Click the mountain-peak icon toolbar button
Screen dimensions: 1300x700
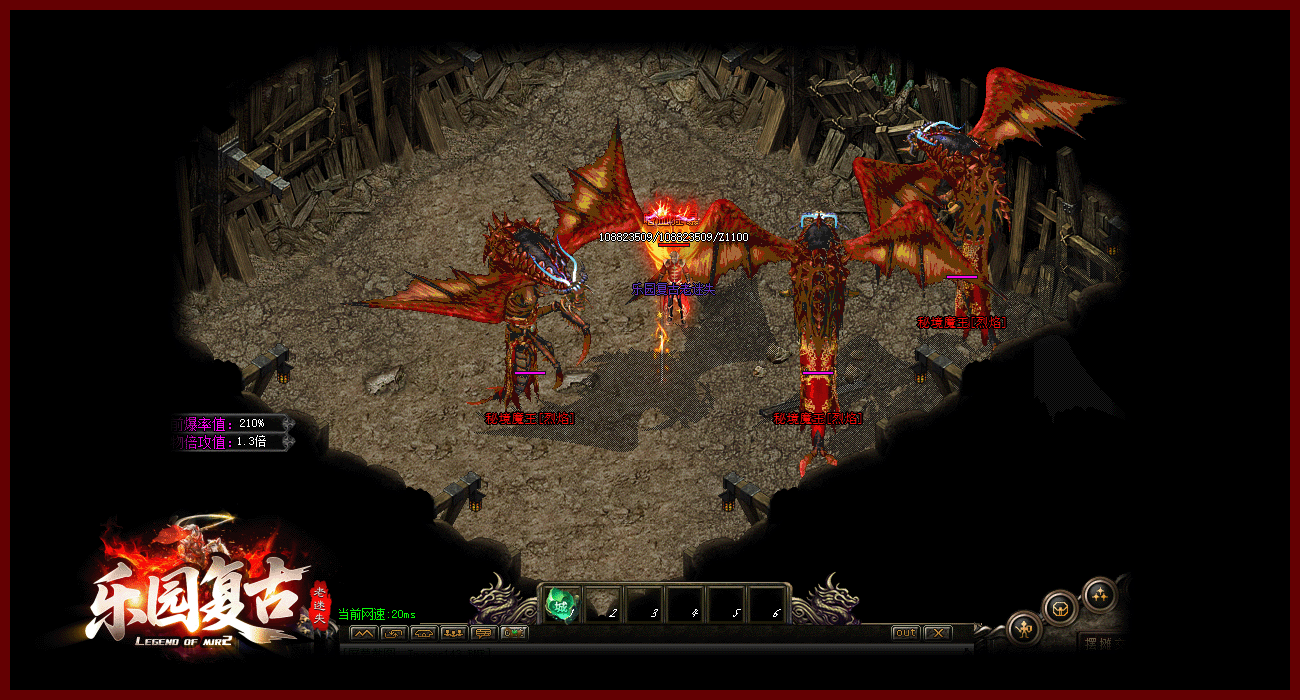coord(363,633)
